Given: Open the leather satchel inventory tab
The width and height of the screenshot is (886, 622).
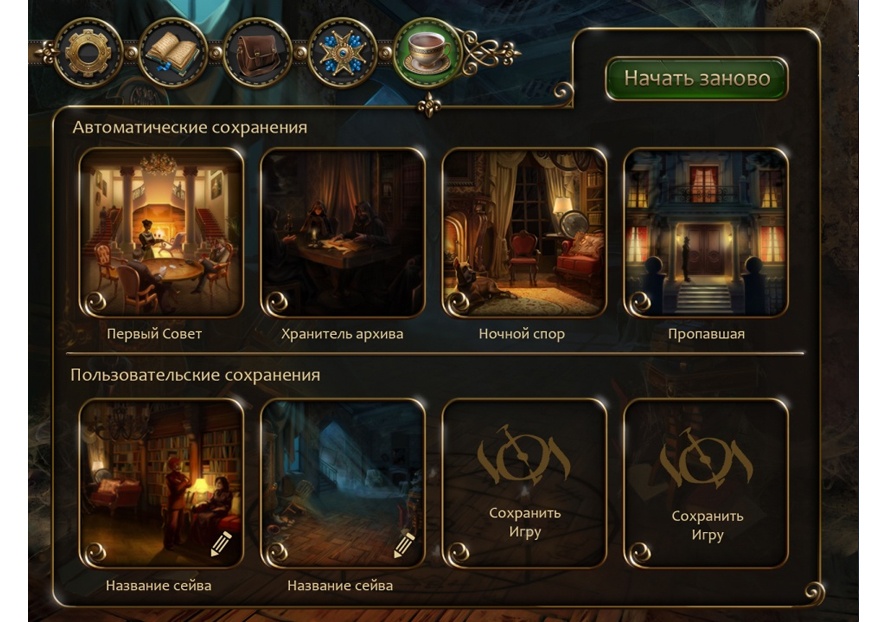Looking at the screenshot, I should coord(257,52).
